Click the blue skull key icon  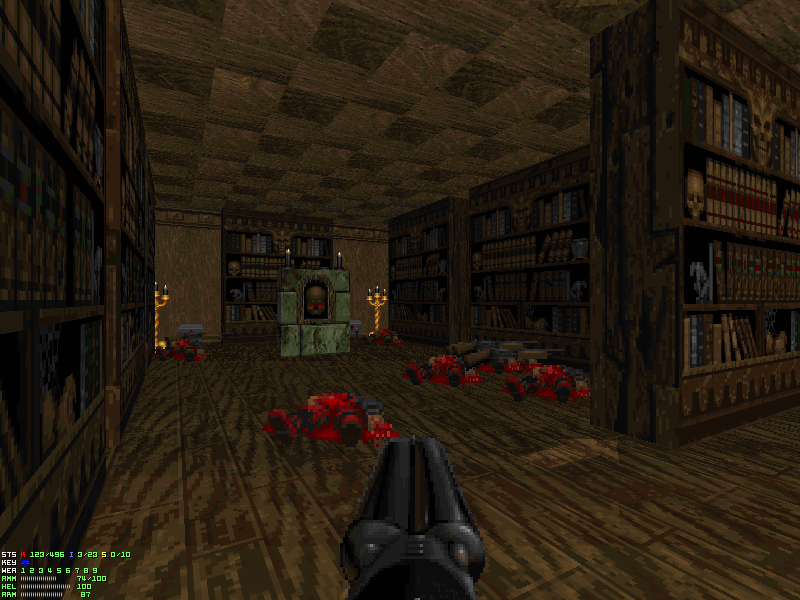pyautogui.click(x=26, y=562)
